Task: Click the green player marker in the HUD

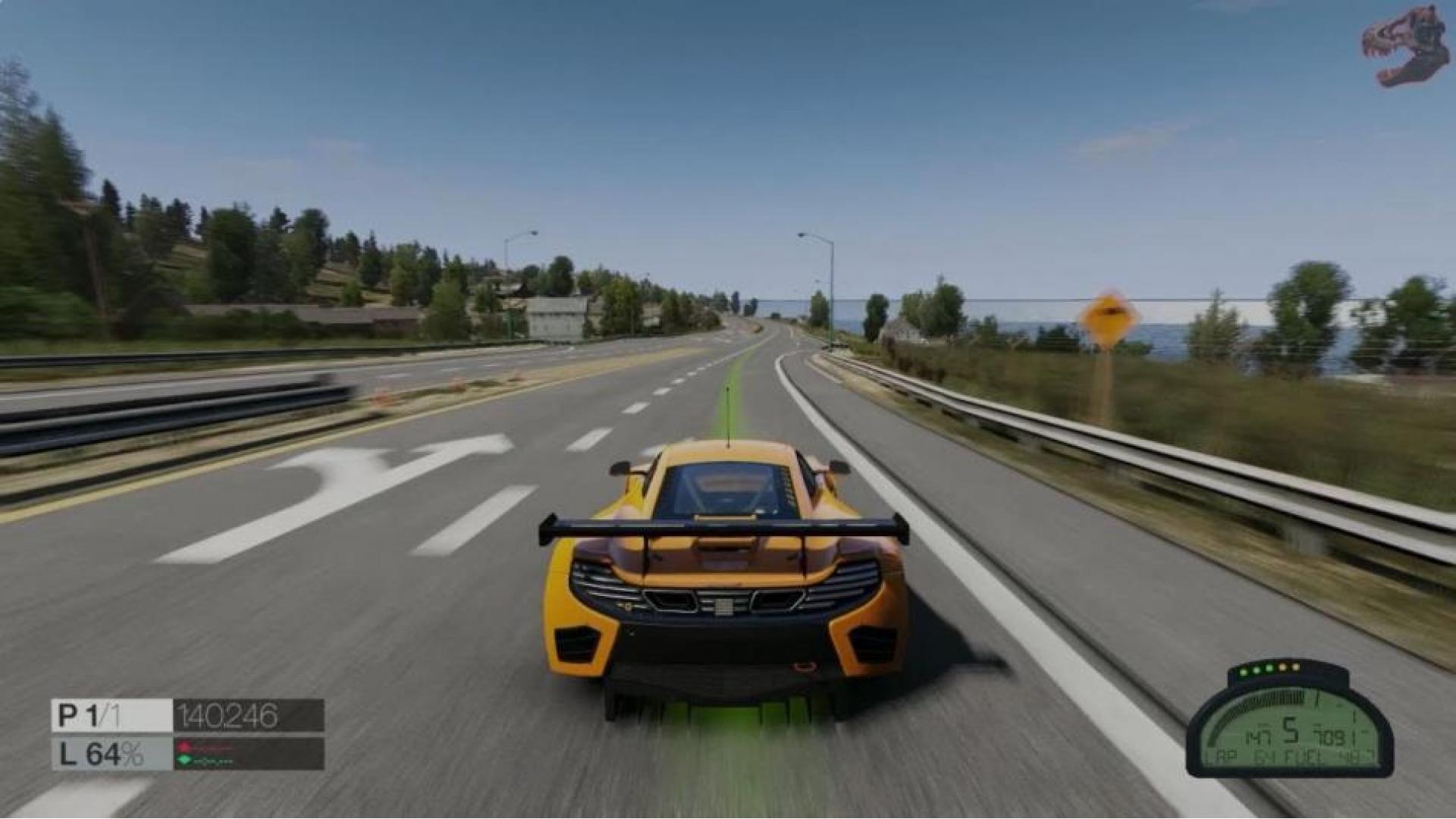Action: click(x=184, y=759)
